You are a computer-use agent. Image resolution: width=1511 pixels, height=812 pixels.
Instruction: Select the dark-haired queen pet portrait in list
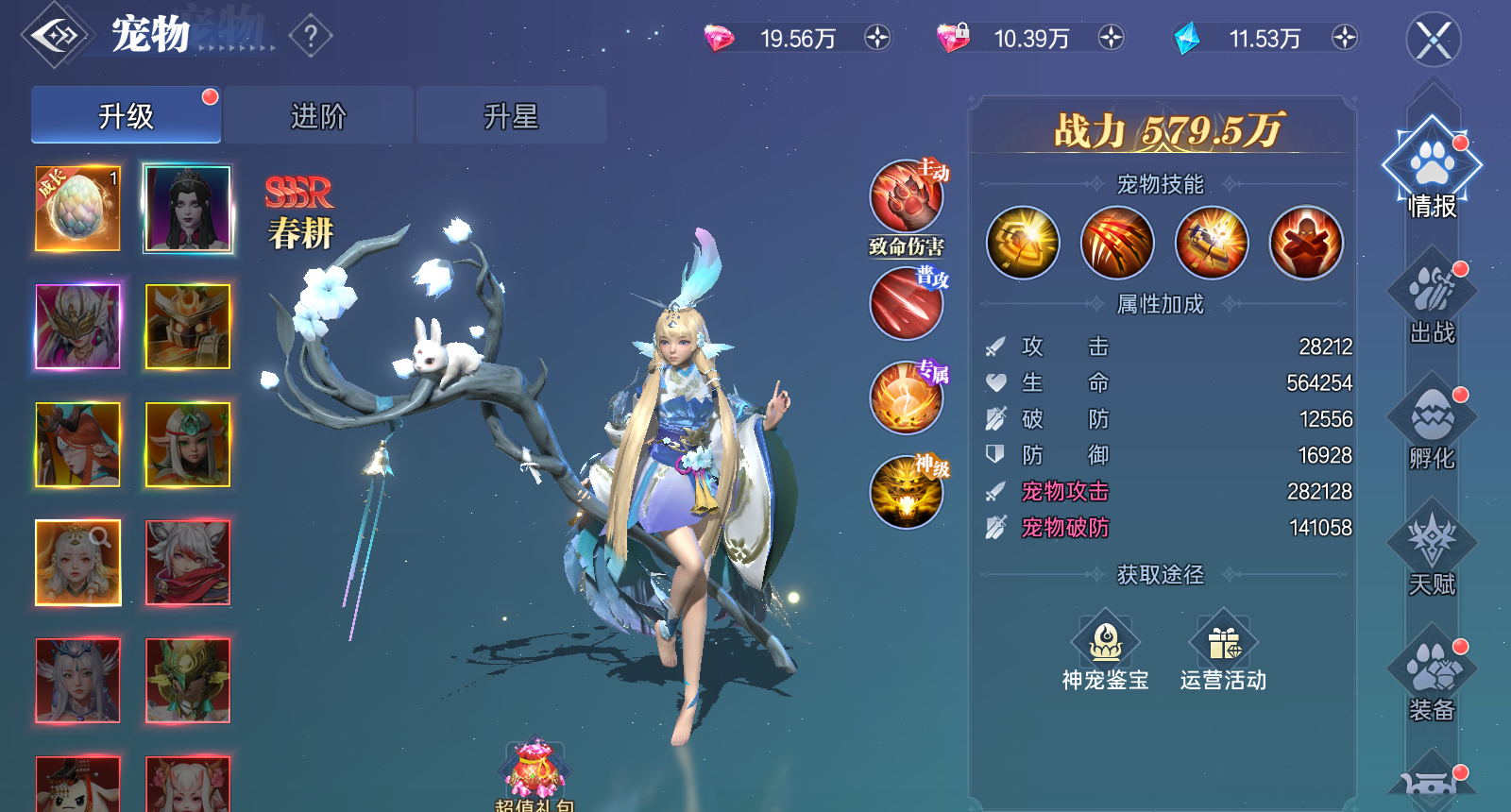pos(186,210)
